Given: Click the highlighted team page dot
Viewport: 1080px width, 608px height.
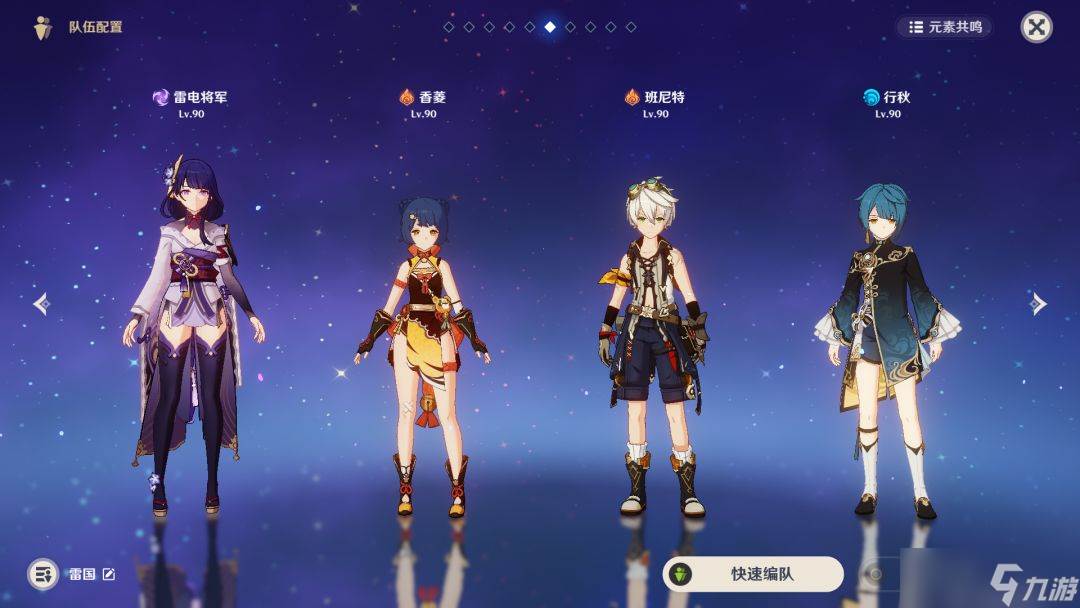Looking at the screenshot, I should (x=550, y=27).
